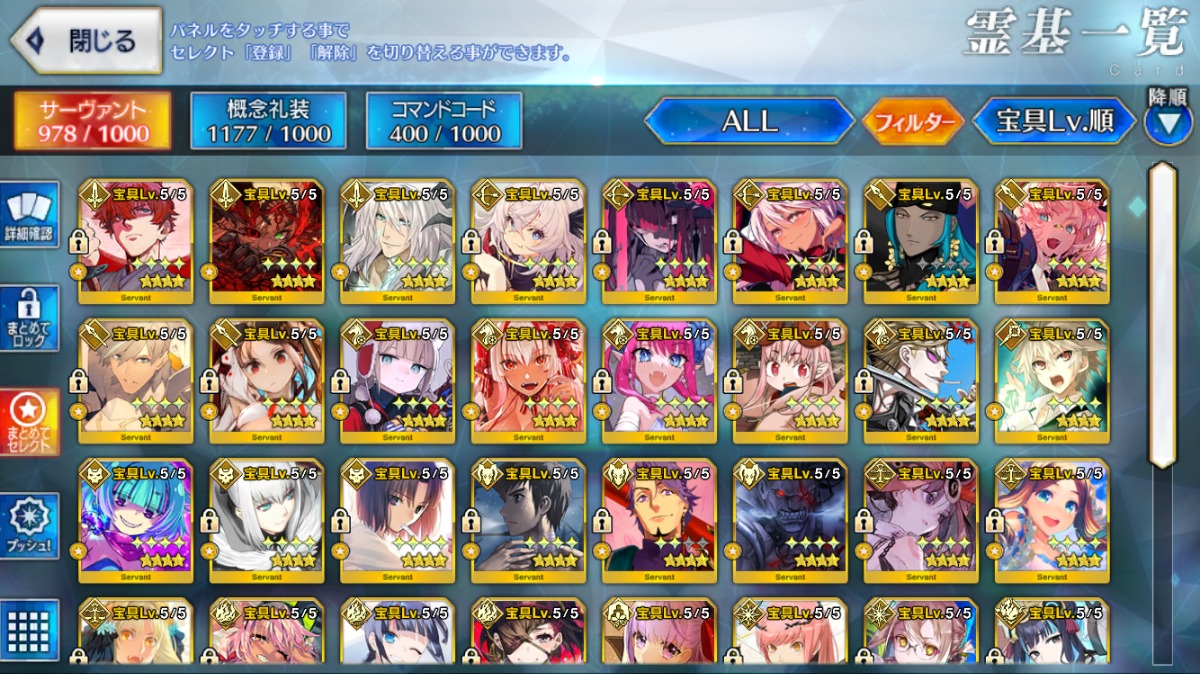
Task: Click the vertical scrollbar handle
Action: [1161, 315]
